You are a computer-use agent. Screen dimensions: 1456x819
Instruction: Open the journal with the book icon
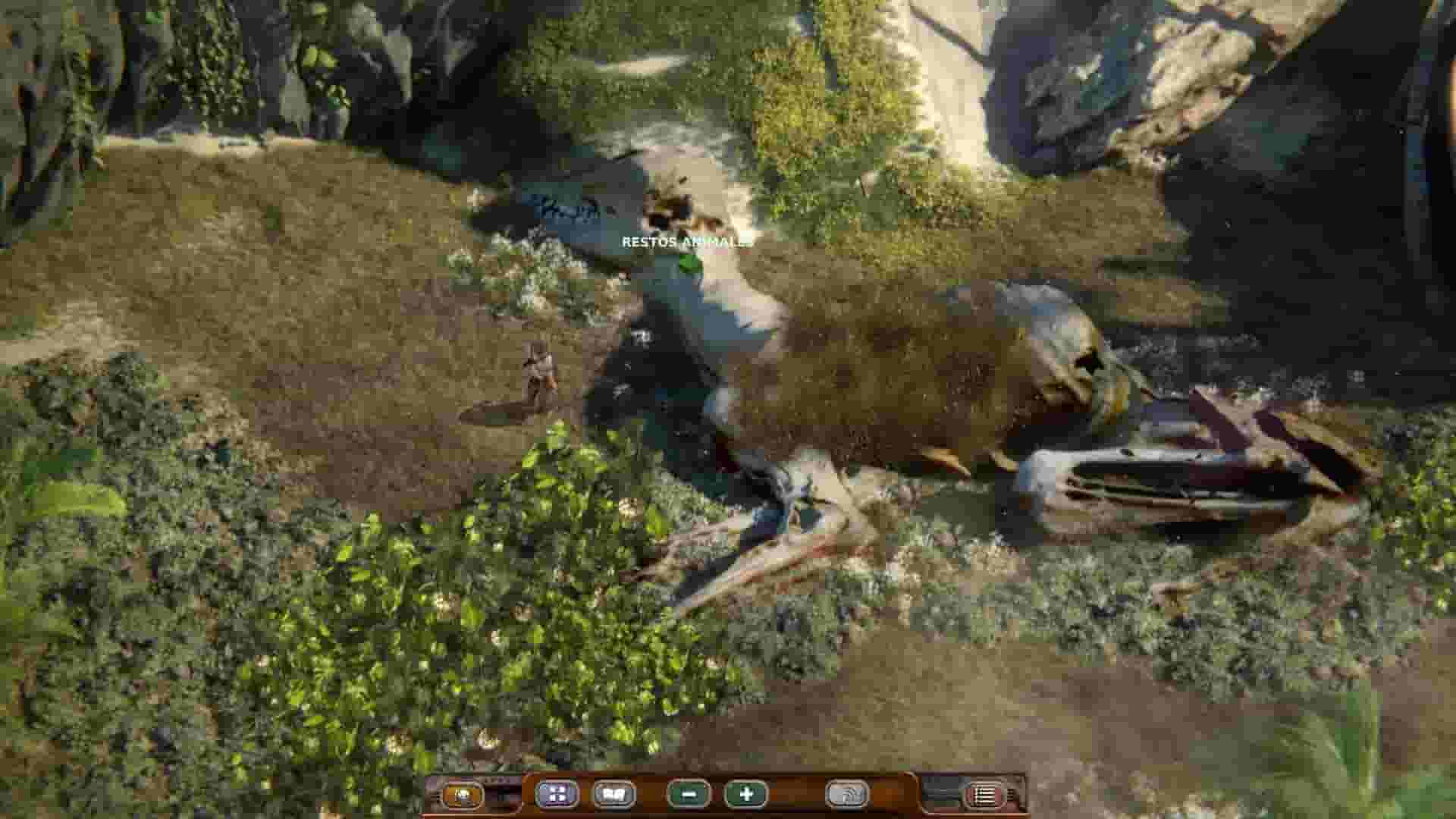[x=616, y=795]
